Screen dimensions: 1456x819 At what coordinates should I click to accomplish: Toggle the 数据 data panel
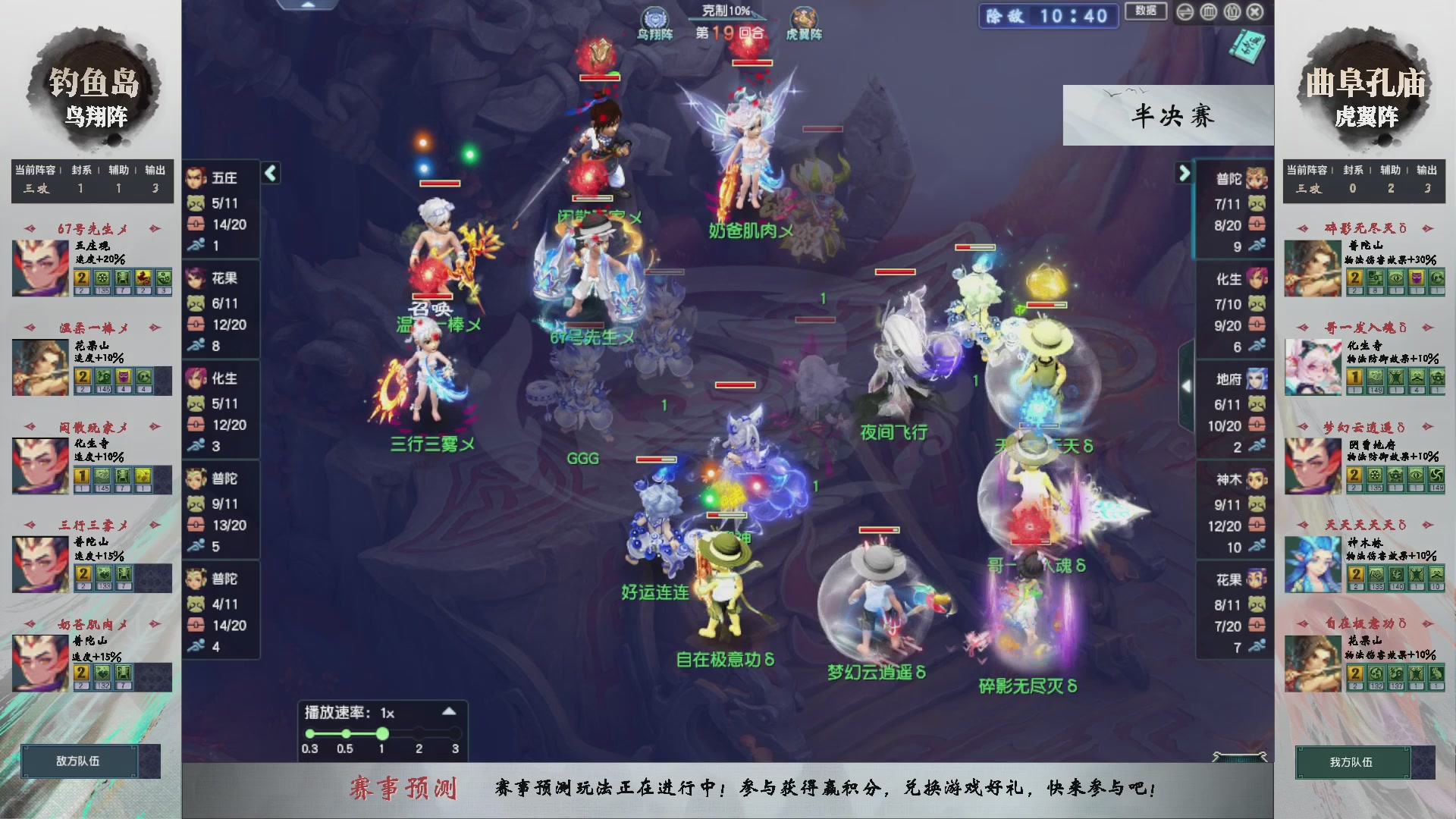click(x=1146, y=12)
